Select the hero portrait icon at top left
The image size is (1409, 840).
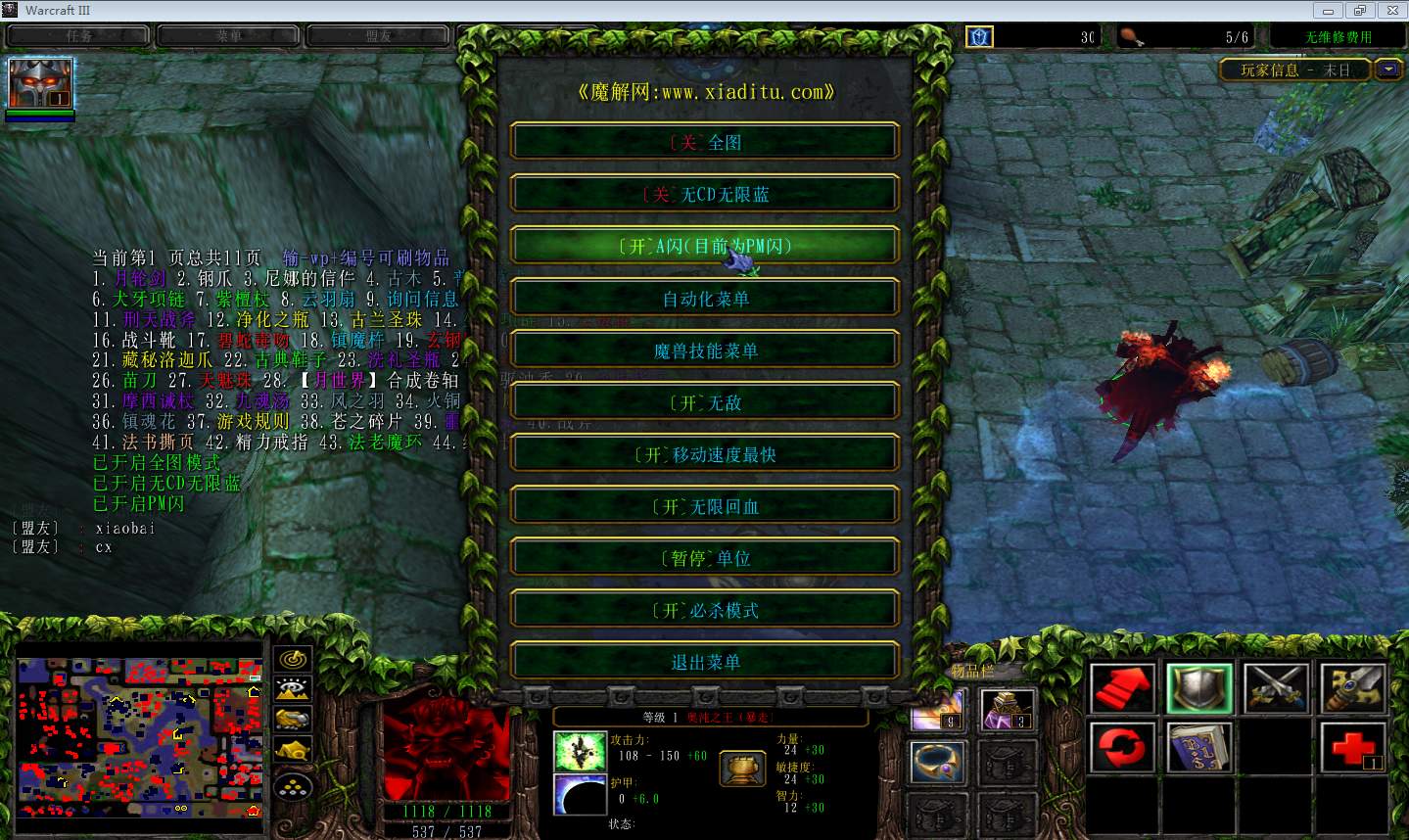coord(40,84)
